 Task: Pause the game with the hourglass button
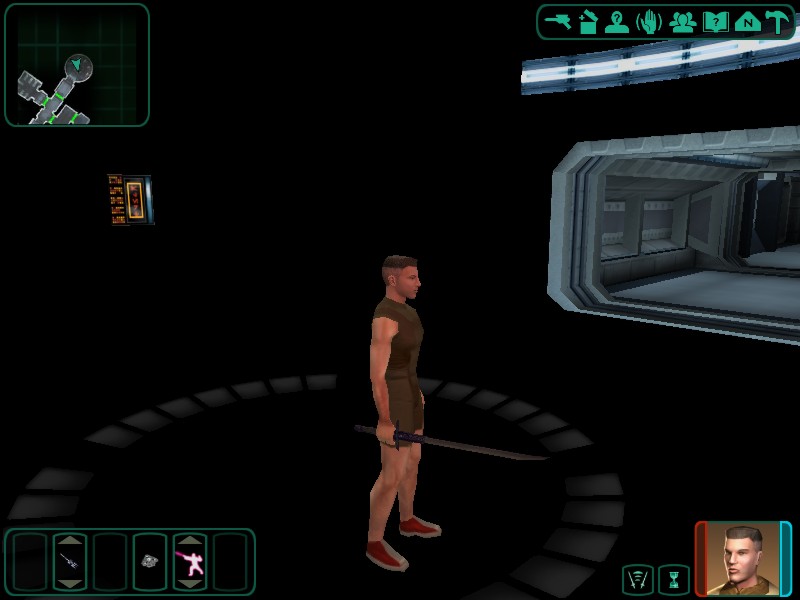pyautogui.click(x=674, y=579)
